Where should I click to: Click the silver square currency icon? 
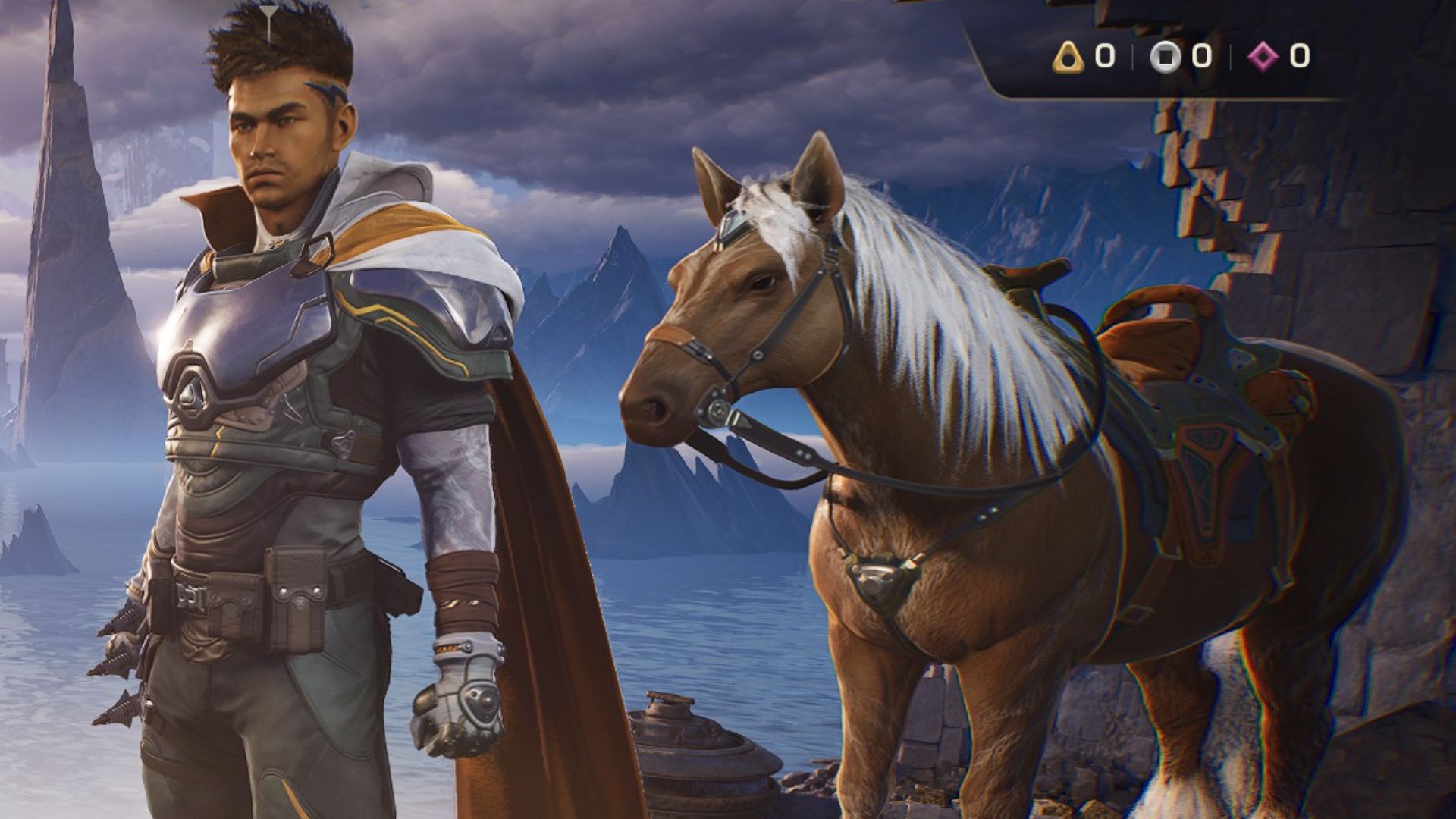1166,57
